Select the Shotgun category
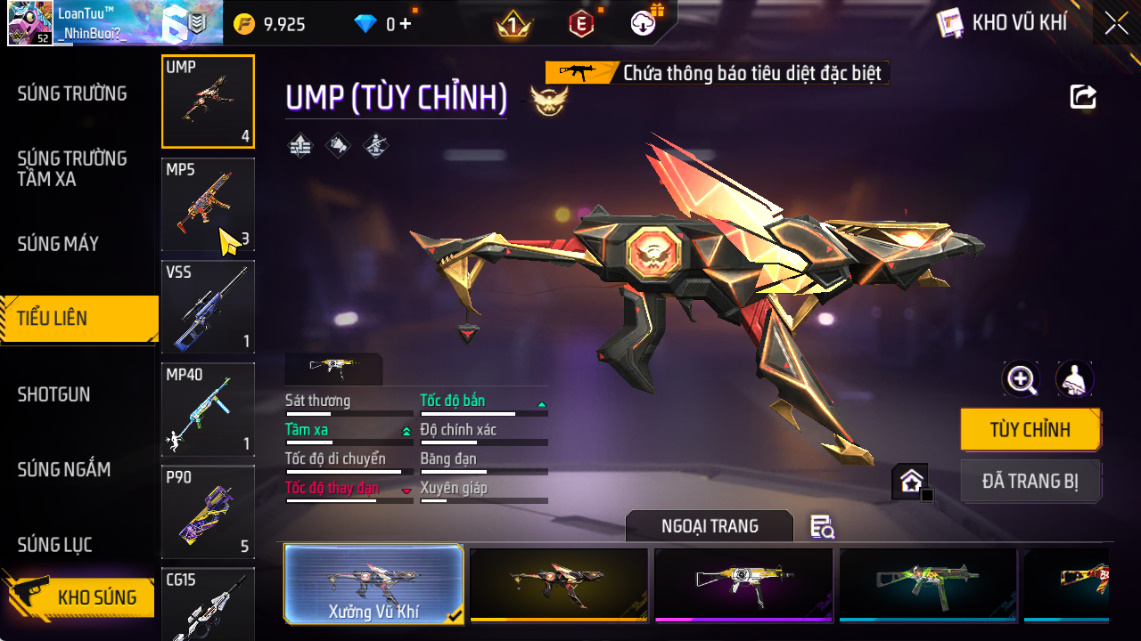The image size is (1141, 641). click(x=54, y=395)
